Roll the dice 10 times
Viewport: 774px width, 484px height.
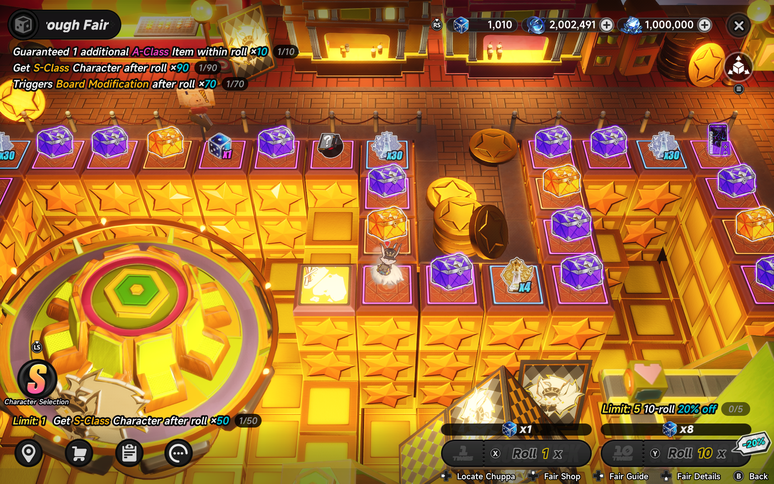tap(675, 453)
